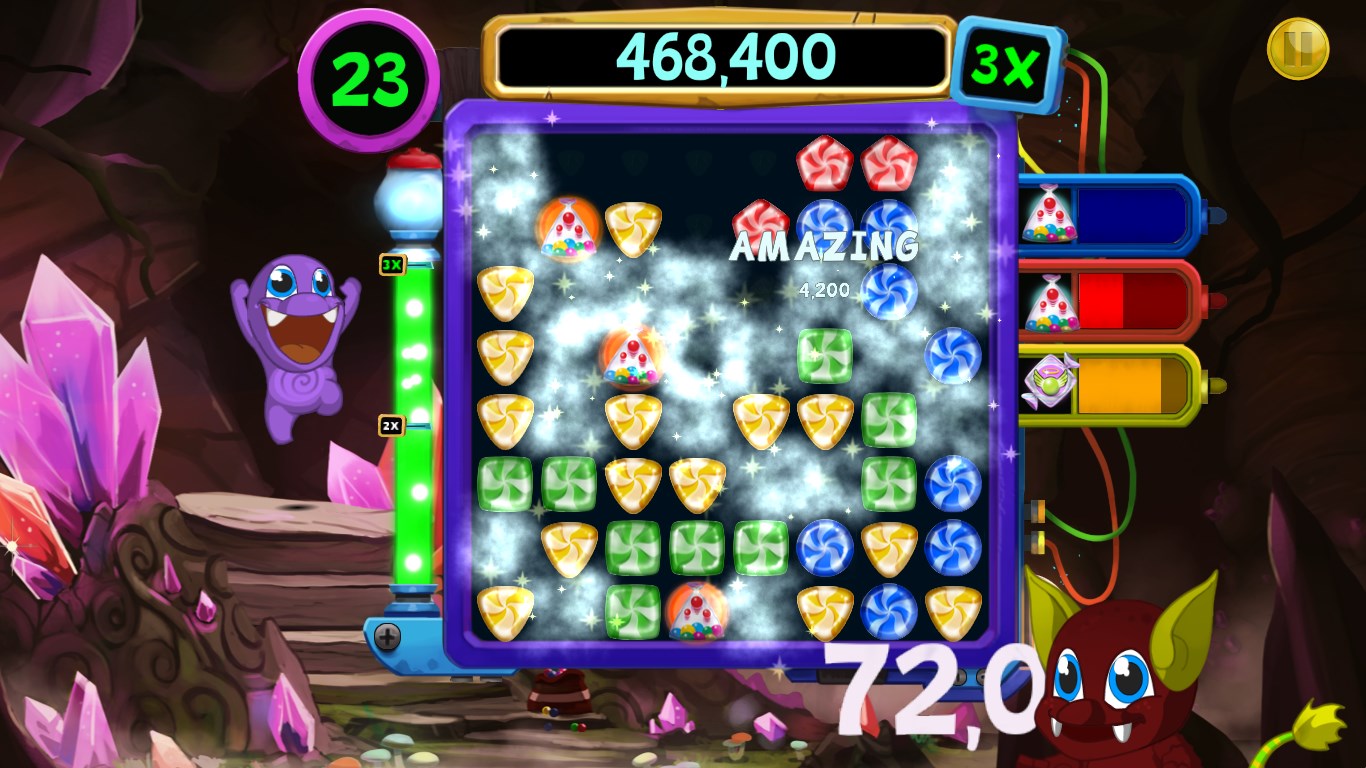Click the lone green candy on the right

coord(822,356)
